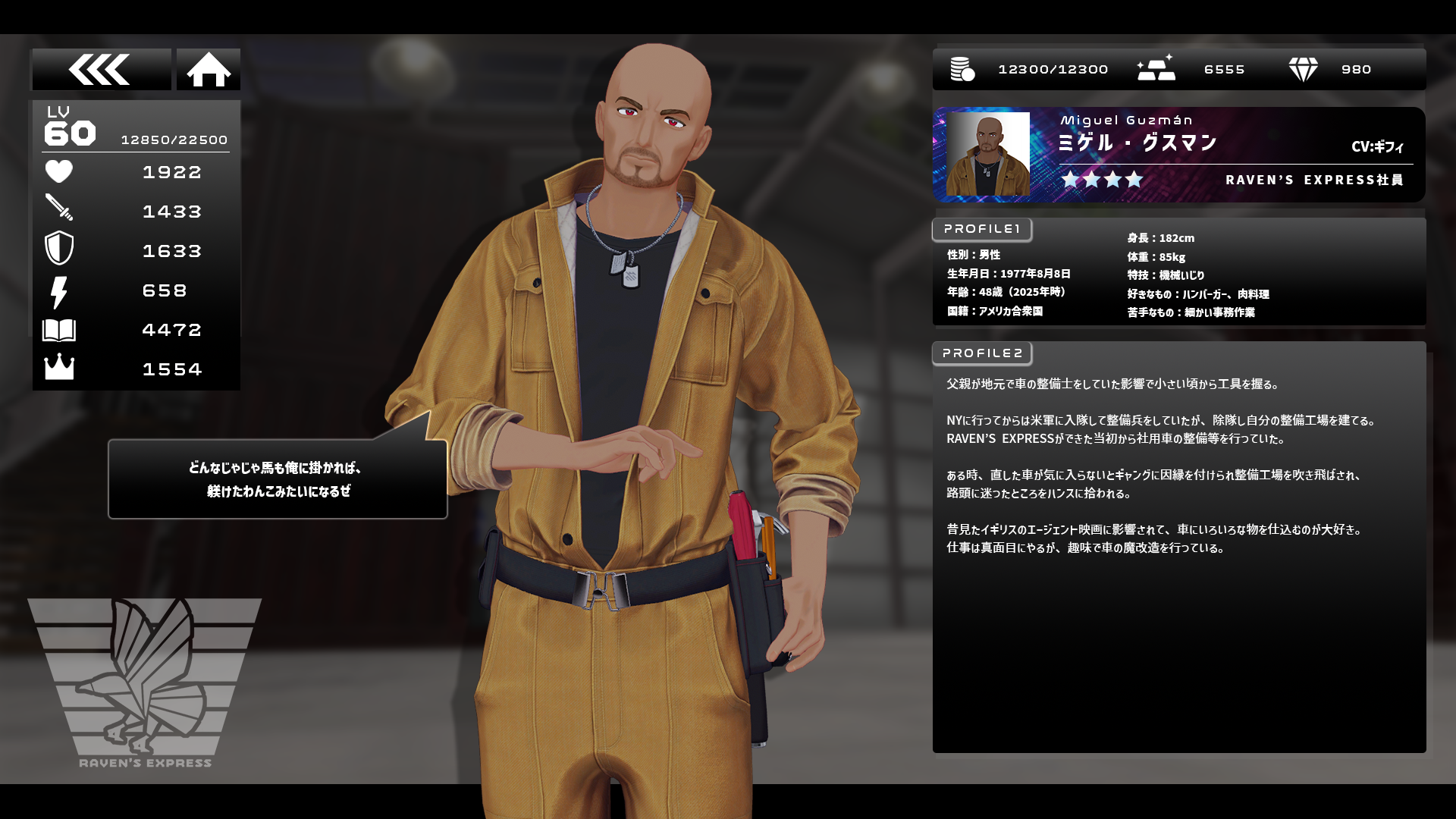This screenshot has width=1456, height=819.
Task: Open the PROFILE1 tab
Action: click(982, 229)
